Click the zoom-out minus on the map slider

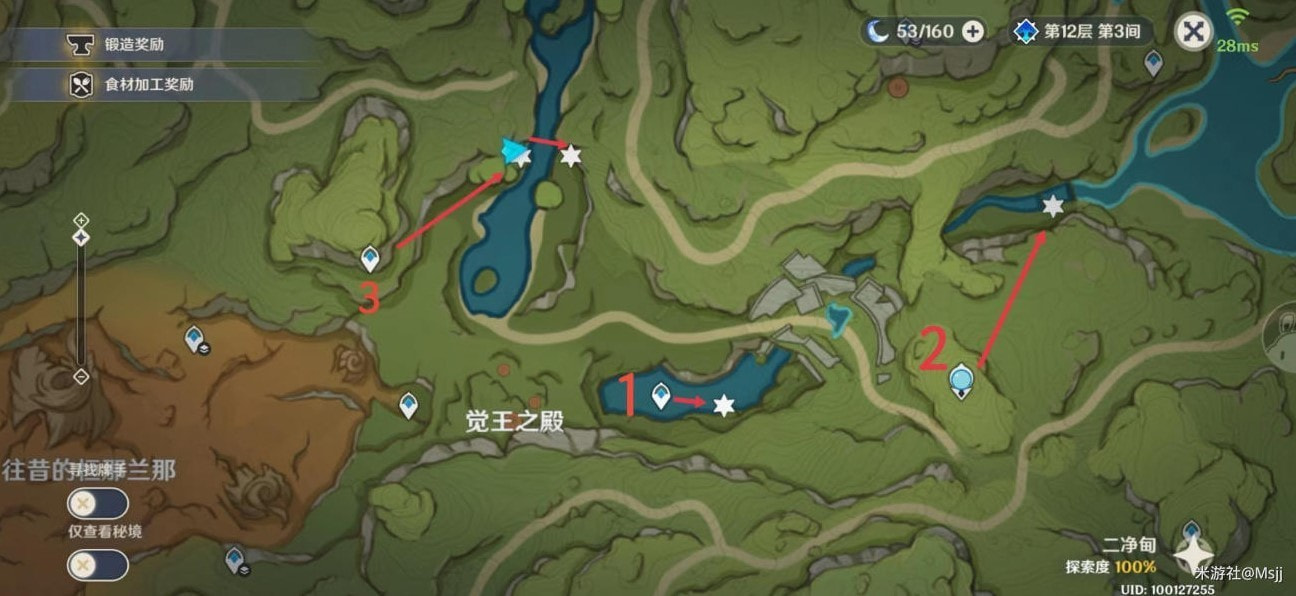[81, 377]
